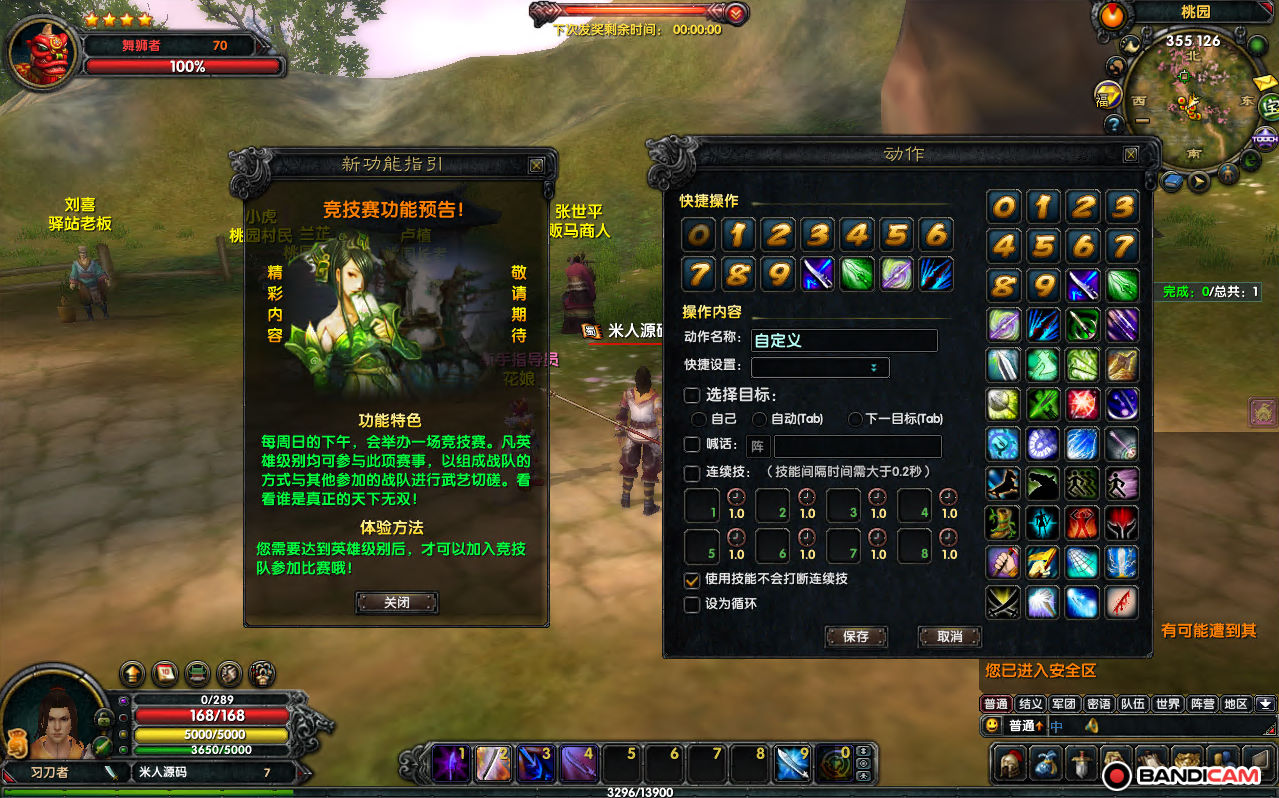Cancel the action edit with 取消
Viewport: 1279px width, 798px height.
[x=949, y=637]
